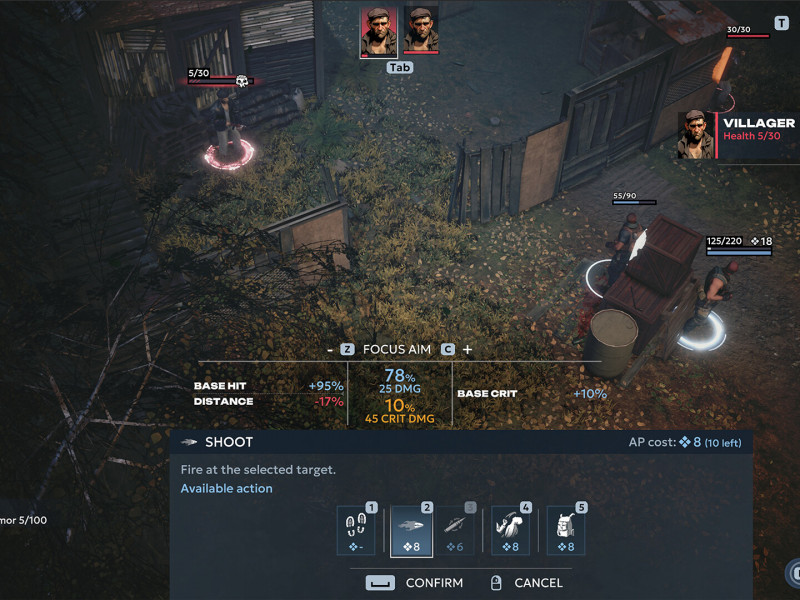Choose the highlighted Shoot bullet action
Viewport: 800px width, 600px height.
[411, 531]
